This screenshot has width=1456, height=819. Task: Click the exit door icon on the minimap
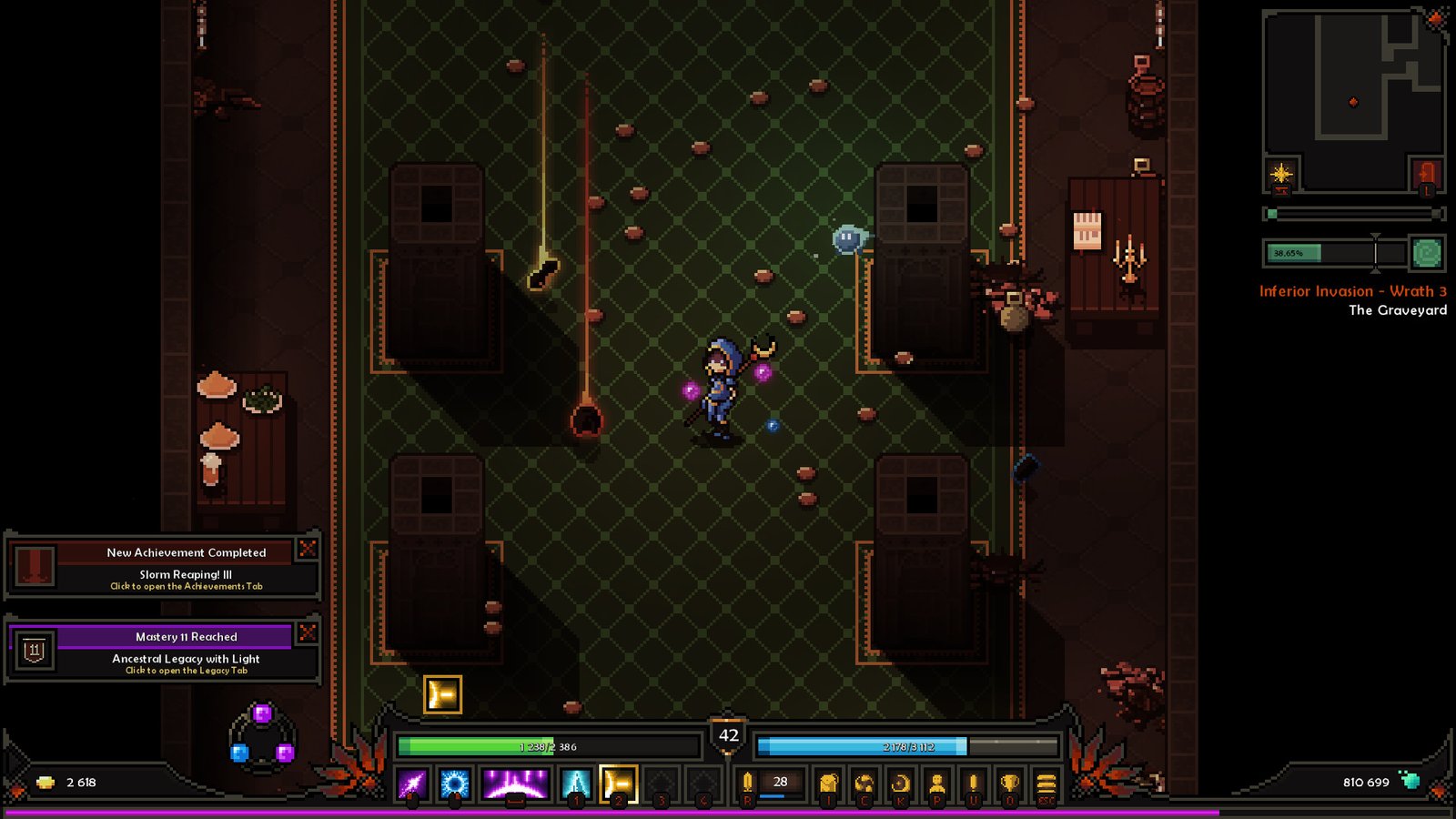[1427, 173]
